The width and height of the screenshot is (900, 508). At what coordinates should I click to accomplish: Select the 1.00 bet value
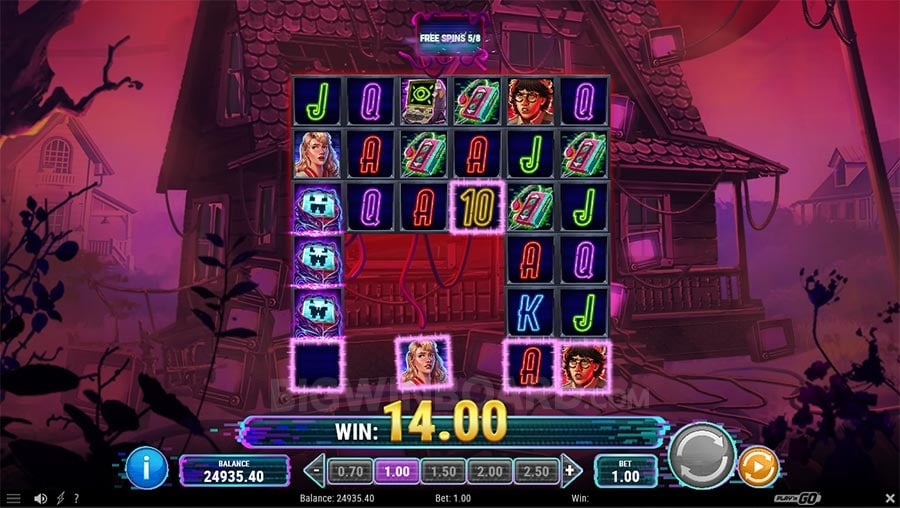tap(395, 469)
